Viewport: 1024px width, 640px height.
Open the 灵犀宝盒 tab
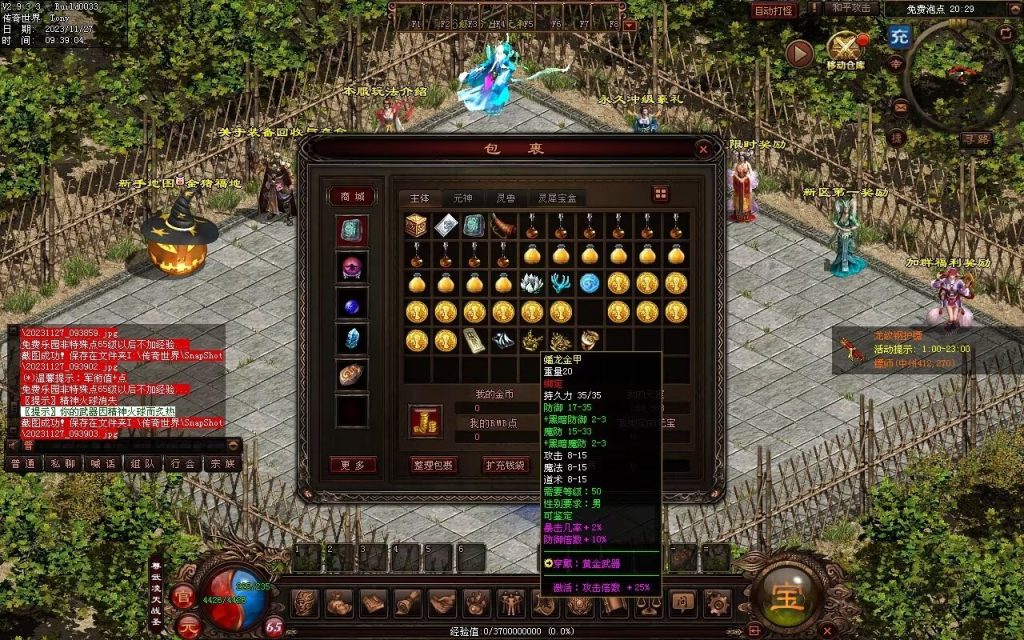[x=556, y=198]
